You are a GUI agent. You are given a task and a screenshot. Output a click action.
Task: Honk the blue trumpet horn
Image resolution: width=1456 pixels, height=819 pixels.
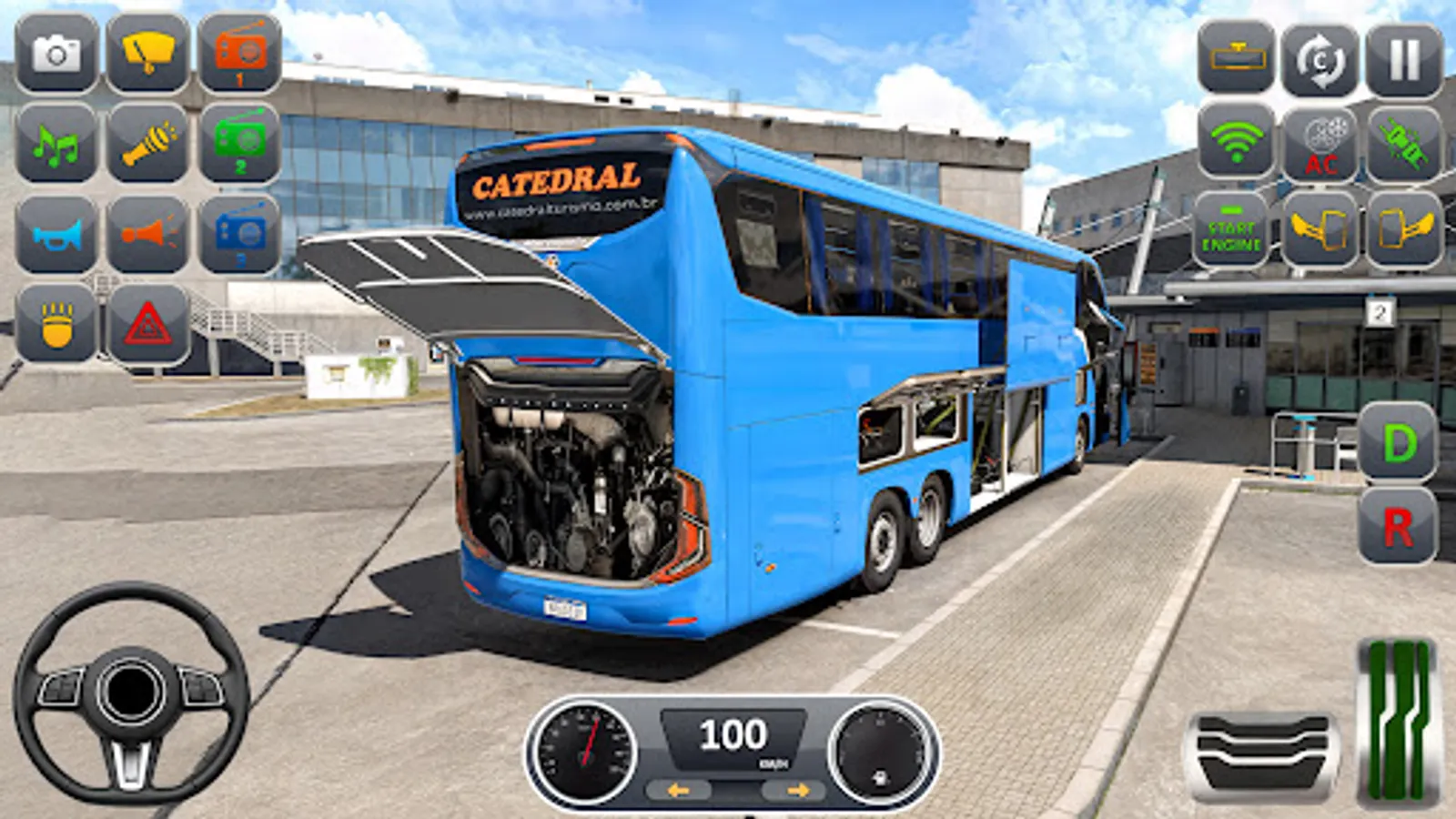[56, 235]
